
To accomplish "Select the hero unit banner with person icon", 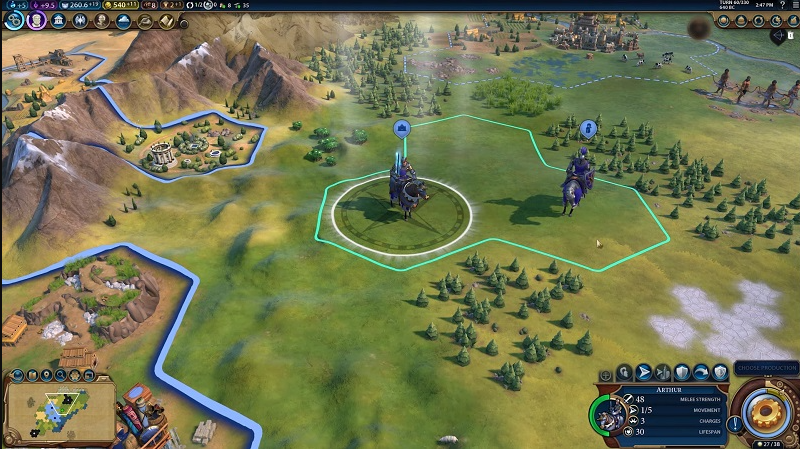I will [x=588, y=129].
